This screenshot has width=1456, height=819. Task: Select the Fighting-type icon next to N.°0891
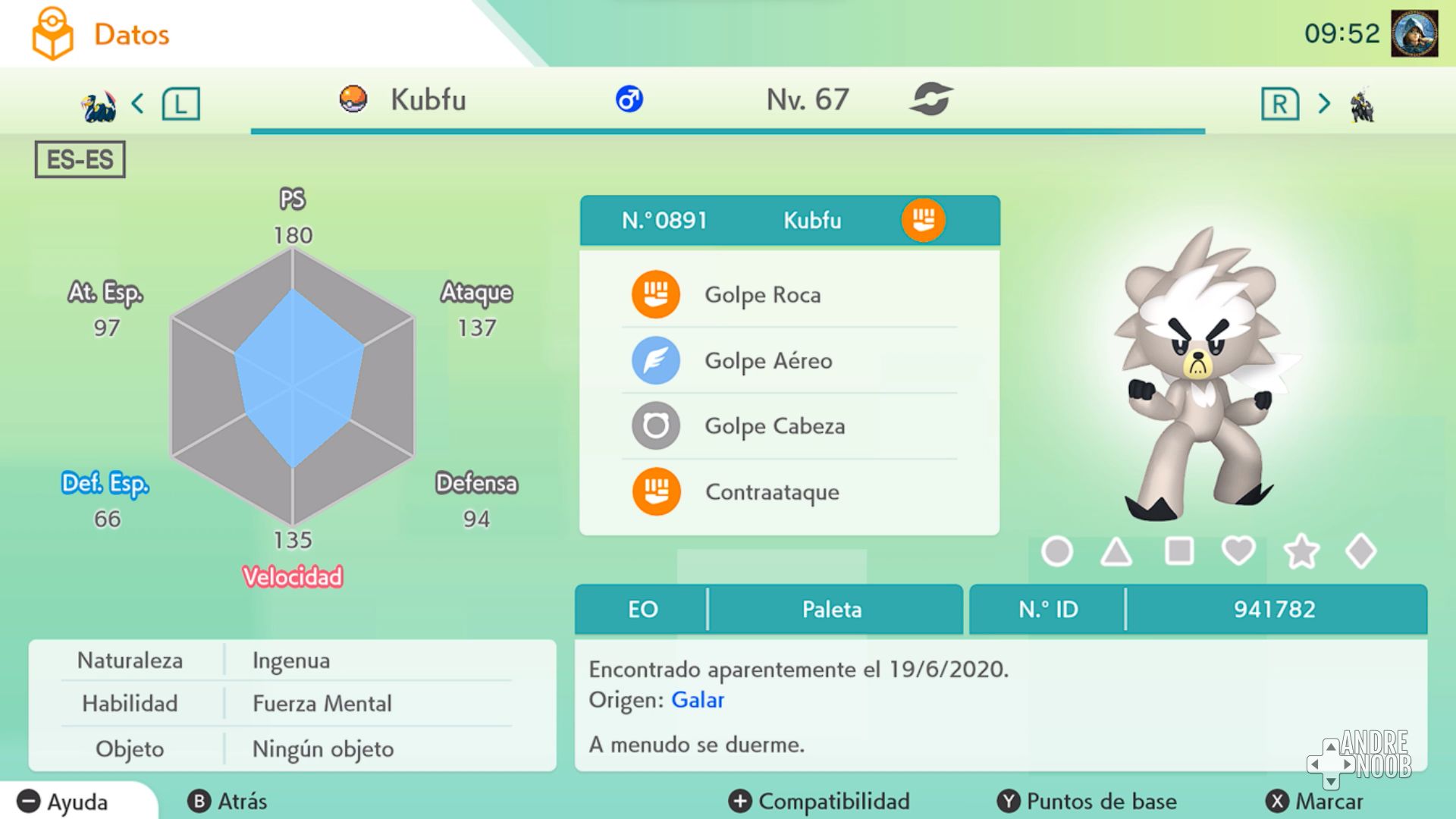tap(922, 220)
